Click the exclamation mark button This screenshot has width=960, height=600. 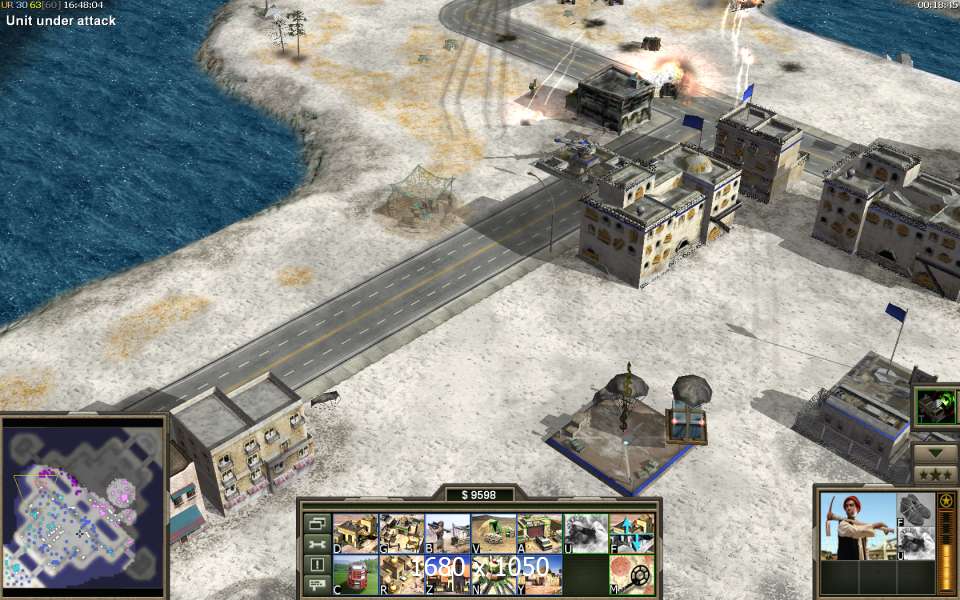[x=317, y=564]
